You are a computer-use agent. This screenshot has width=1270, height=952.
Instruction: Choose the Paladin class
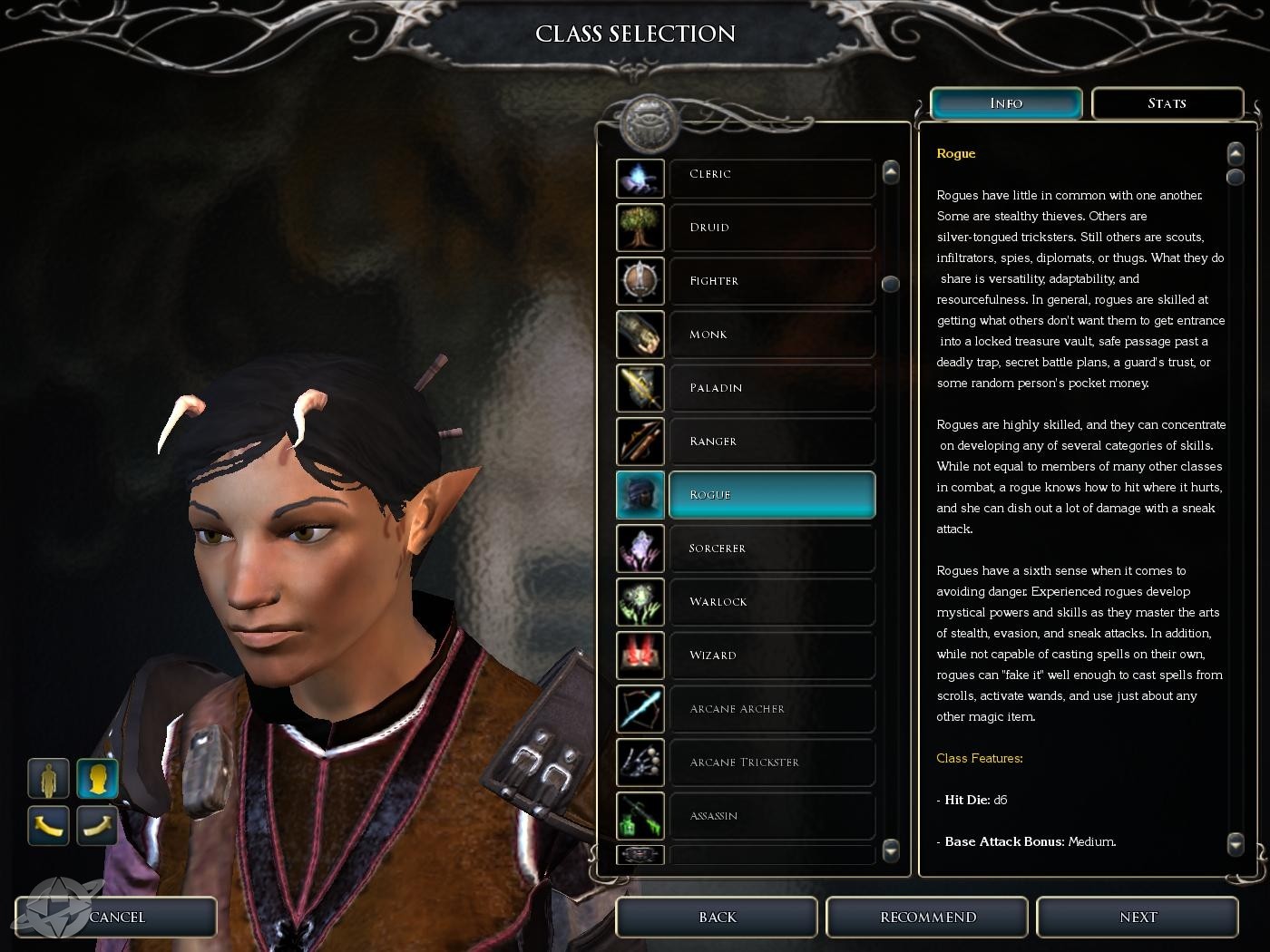point(771,388)
